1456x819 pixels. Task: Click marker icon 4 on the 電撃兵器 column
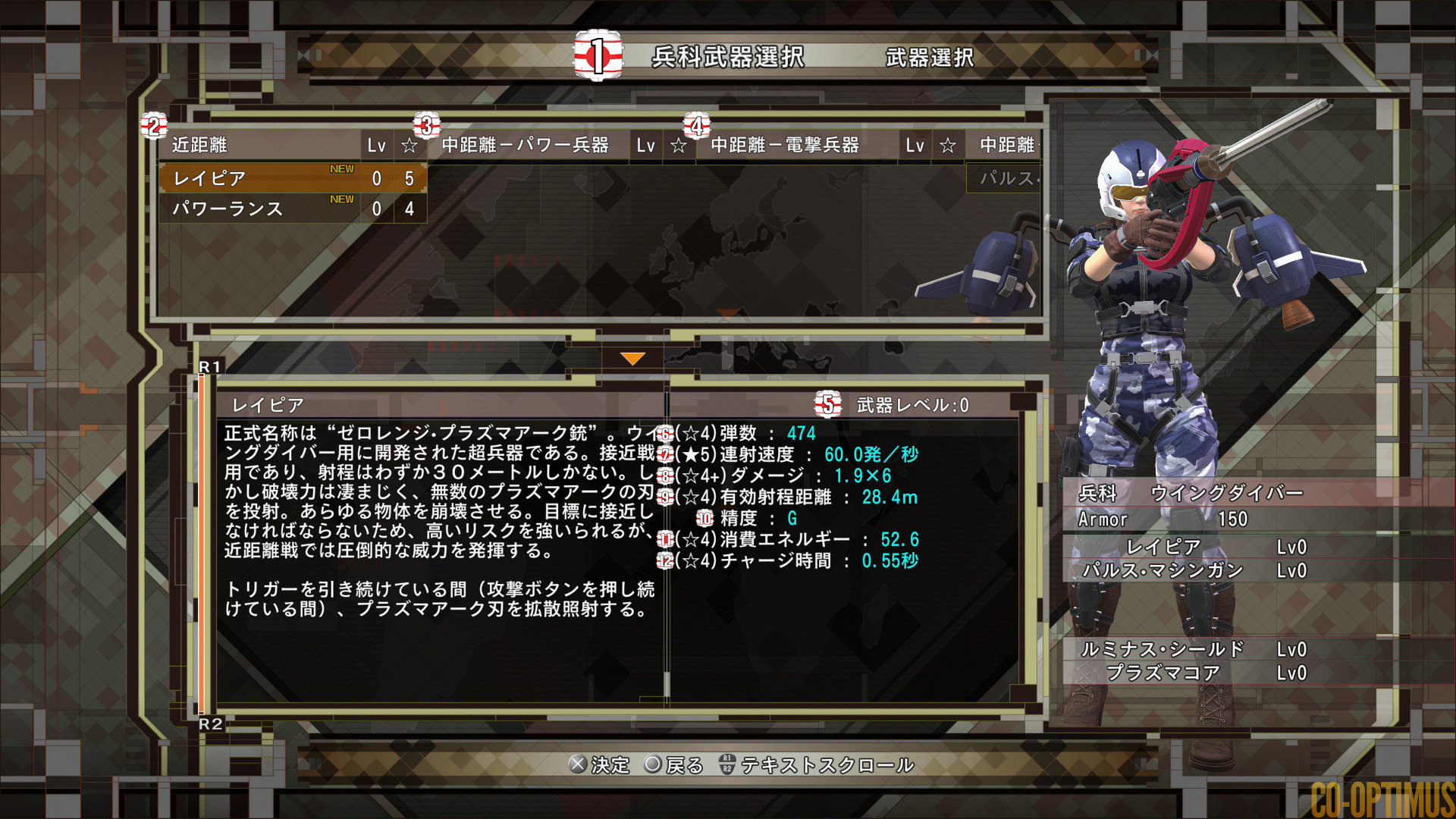(698, 126)
